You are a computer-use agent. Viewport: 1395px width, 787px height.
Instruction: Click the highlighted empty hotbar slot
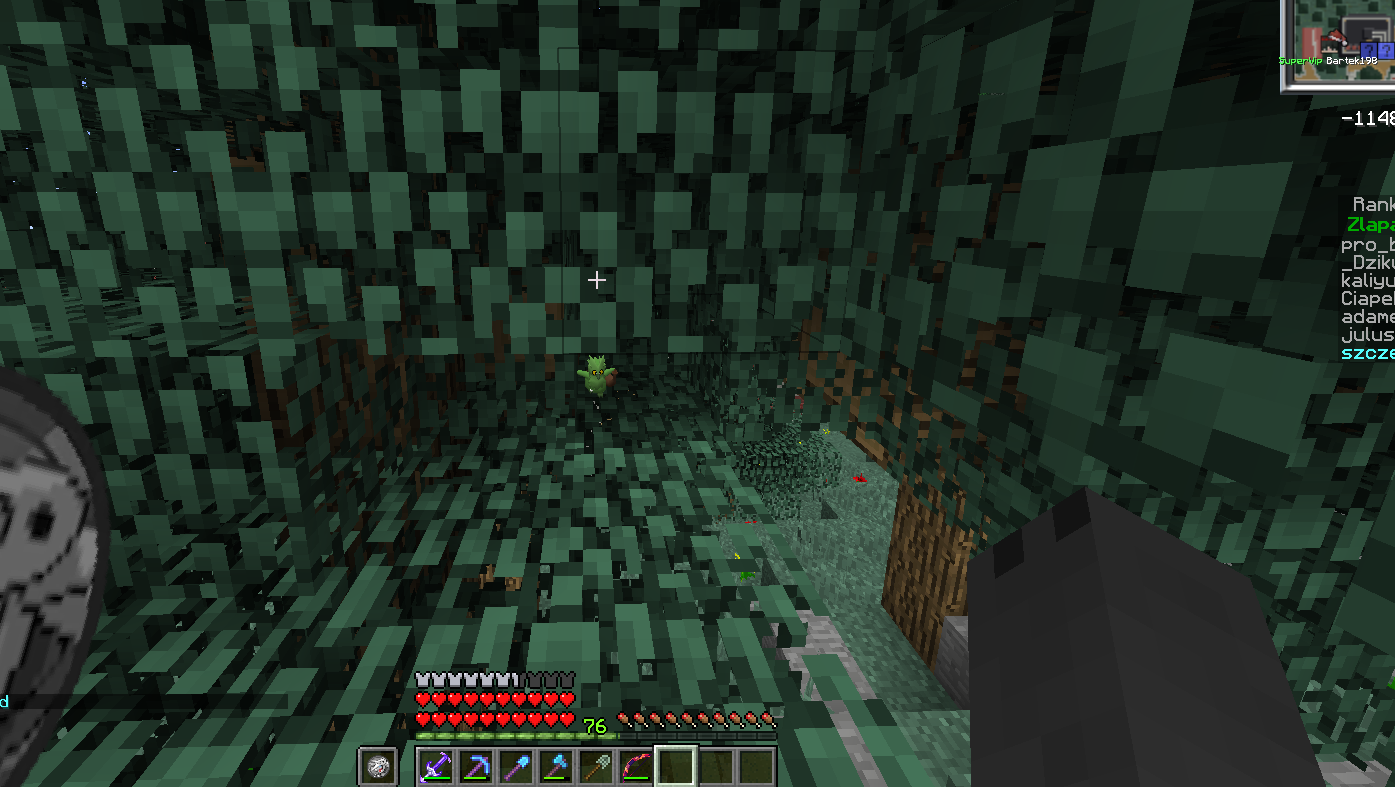pyautogui.click(x=675, y=767)
